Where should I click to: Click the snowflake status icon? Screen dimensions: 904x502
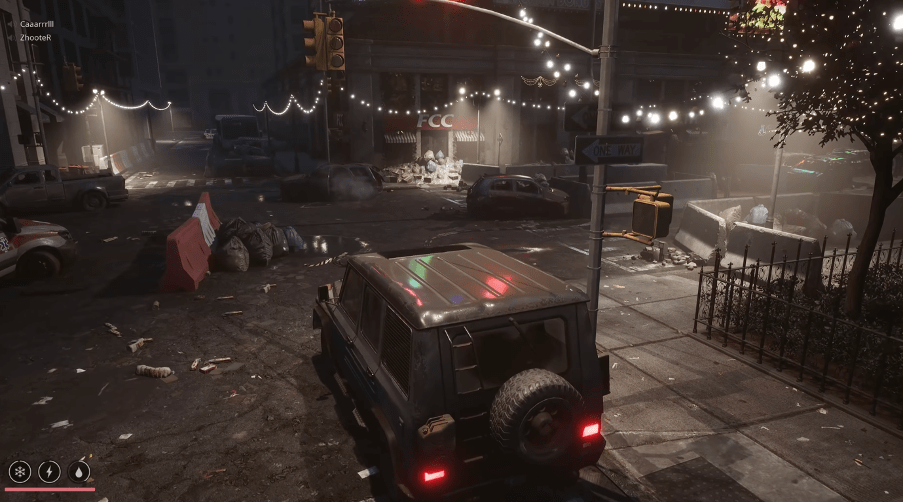pos(19,471)
